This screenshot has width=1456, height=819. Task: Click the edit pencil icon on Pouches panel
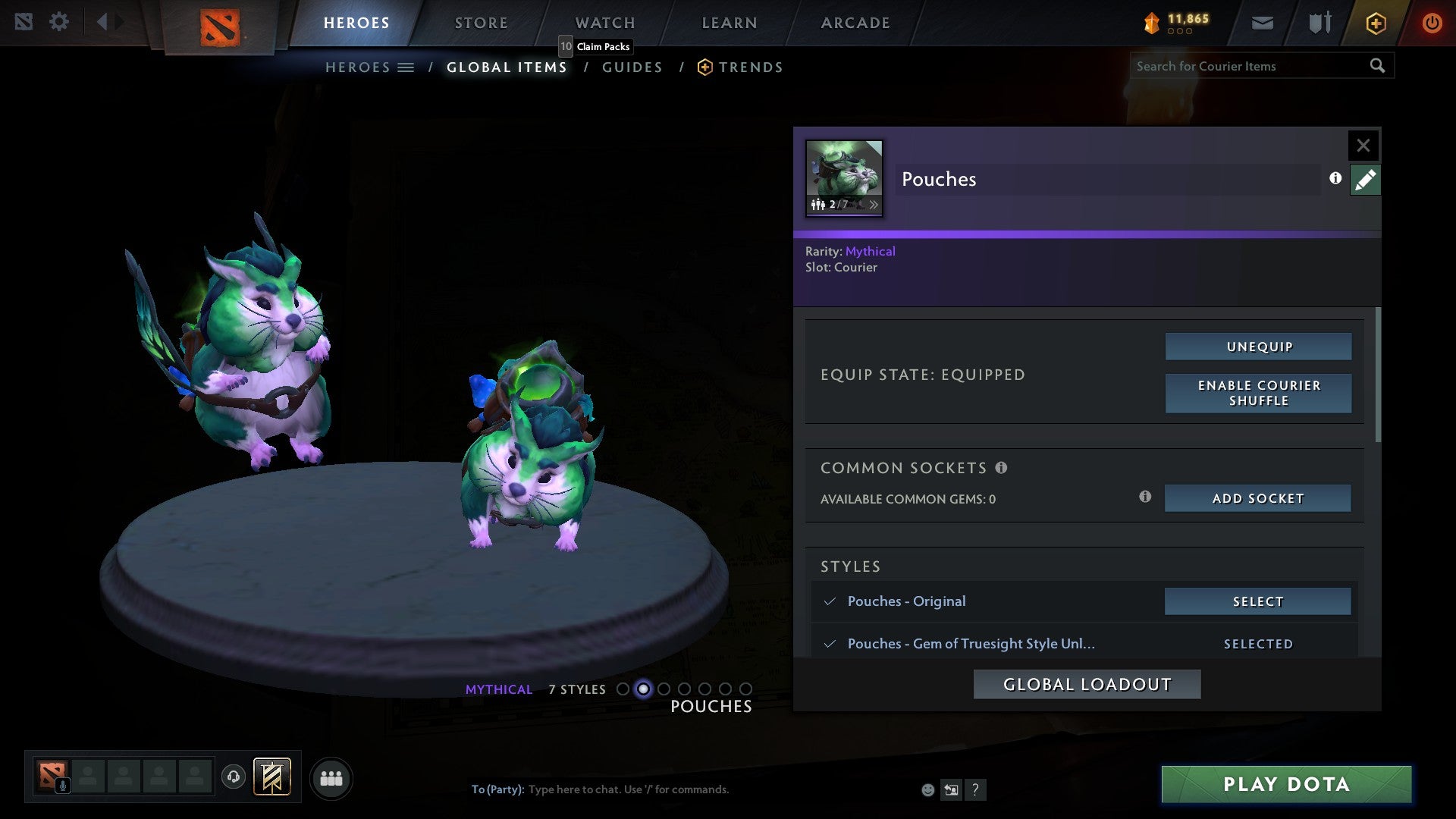1365,179
